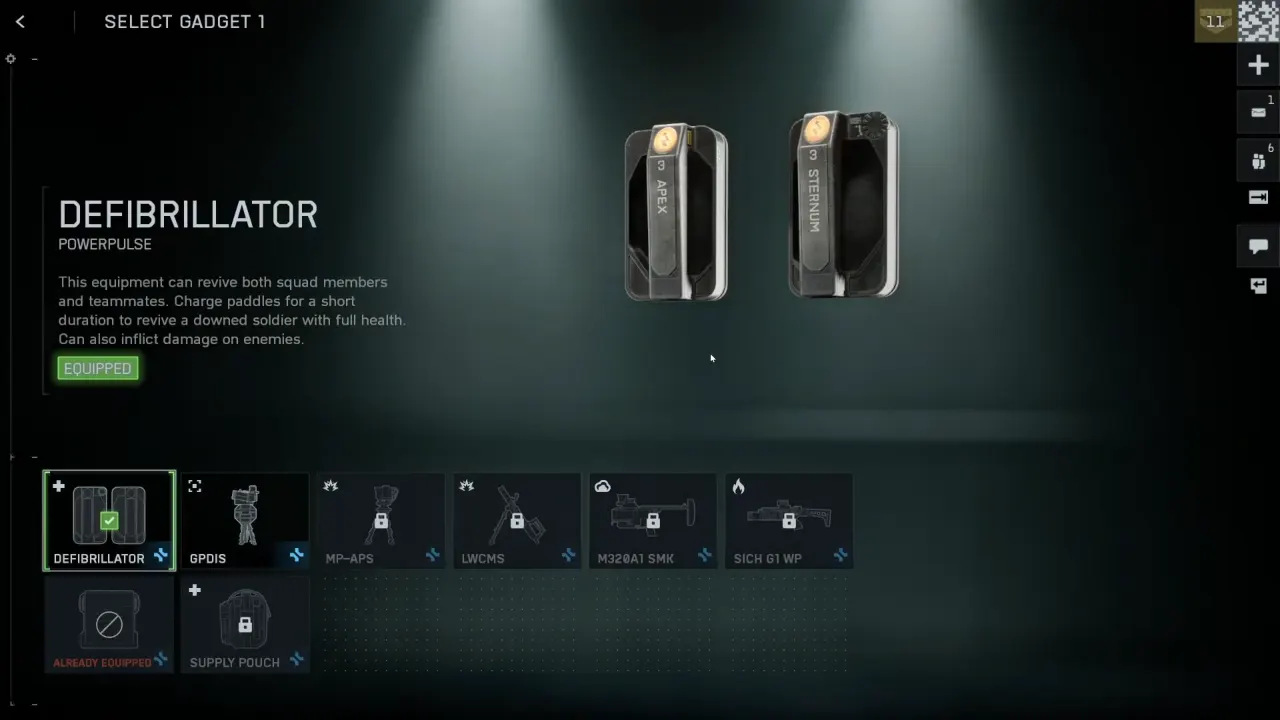Select the SICH G1 WP gadget icon
The height and width of the screenshot is (720, 1280).
tap(789, 515)
